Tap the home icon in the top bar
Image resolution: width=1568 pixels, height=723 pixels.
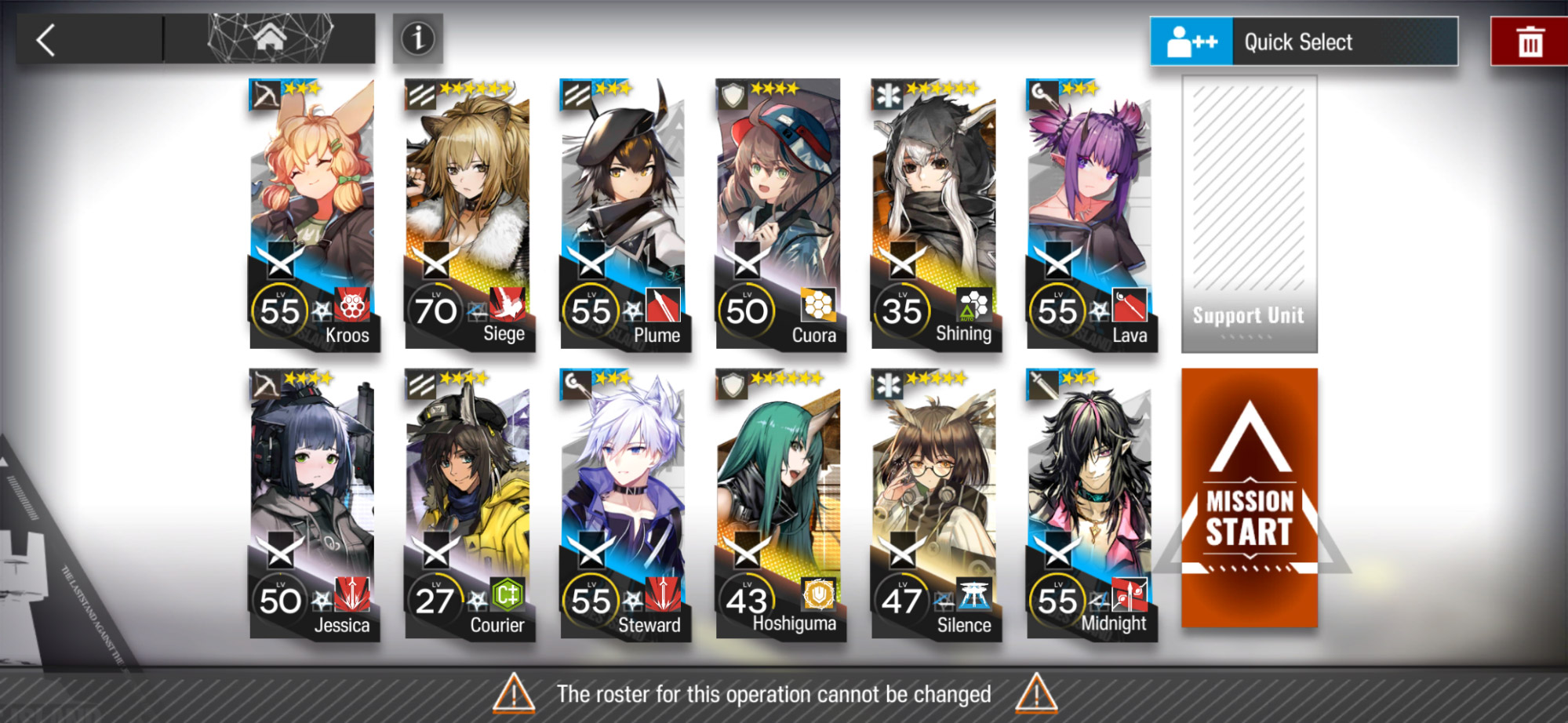[271, 37]
